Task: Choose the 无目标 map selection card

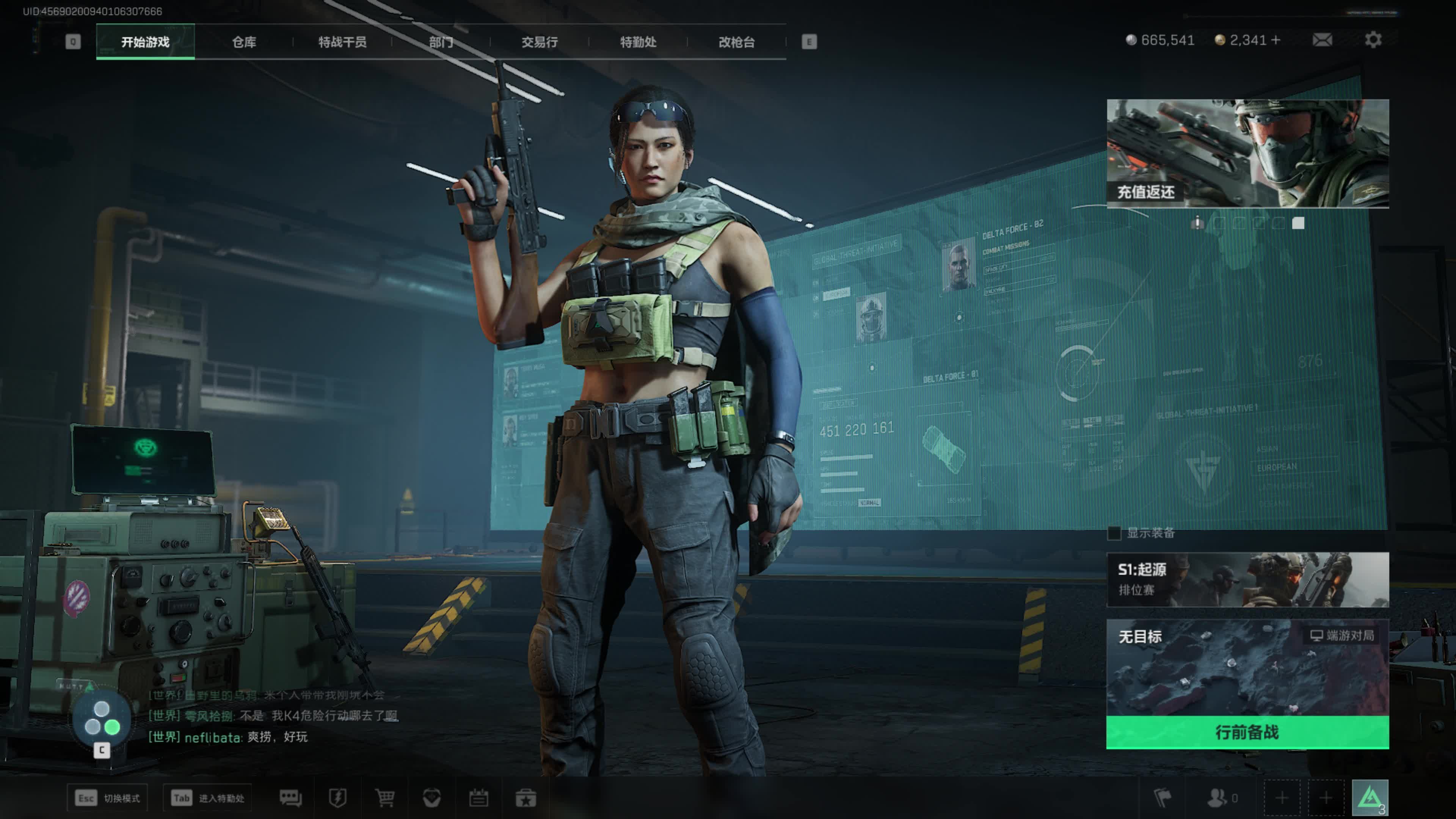Action: click(x=1247, y=667)
